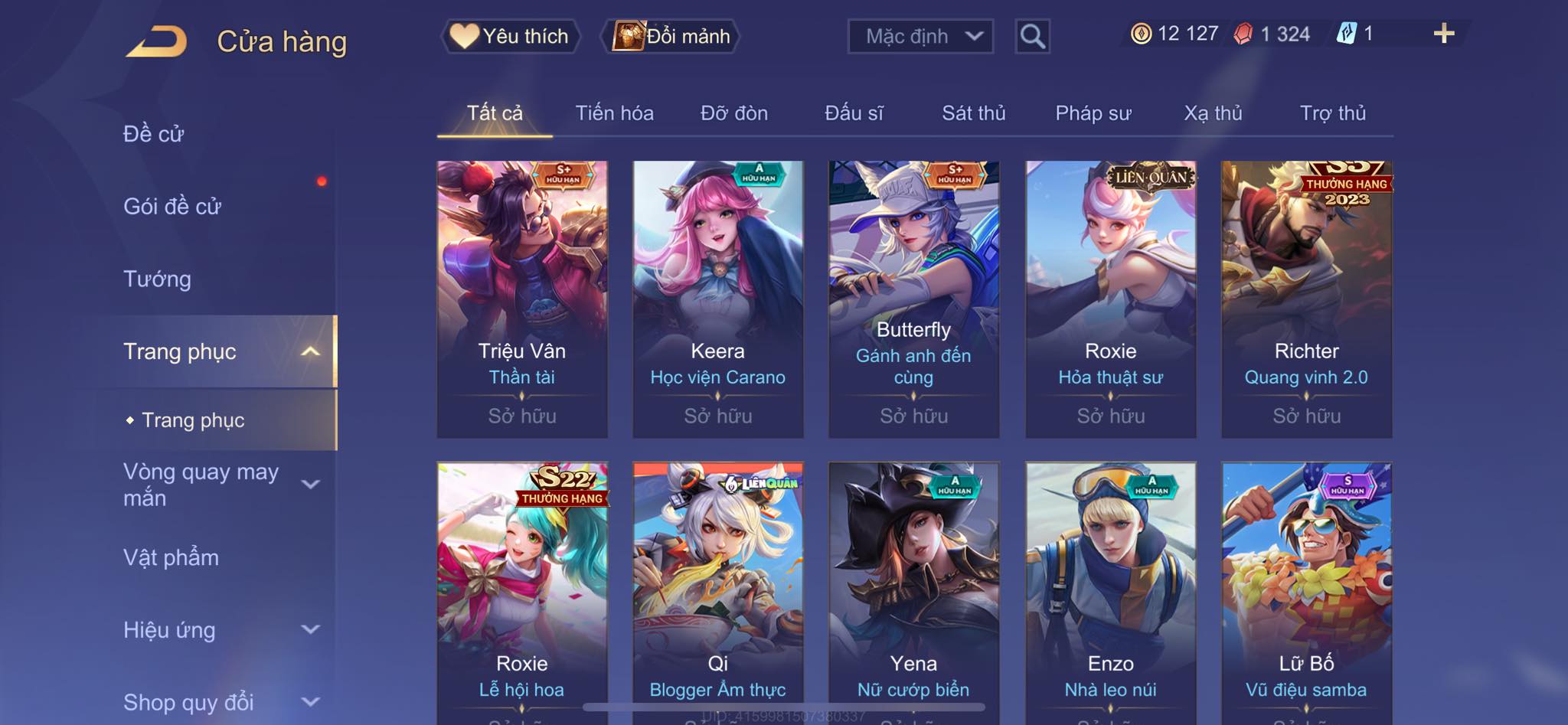The width and height of the screenshot is (1568, 725).
Task: View the Richter Quang vinh 2.0 skin
Action: [1306, 299]
